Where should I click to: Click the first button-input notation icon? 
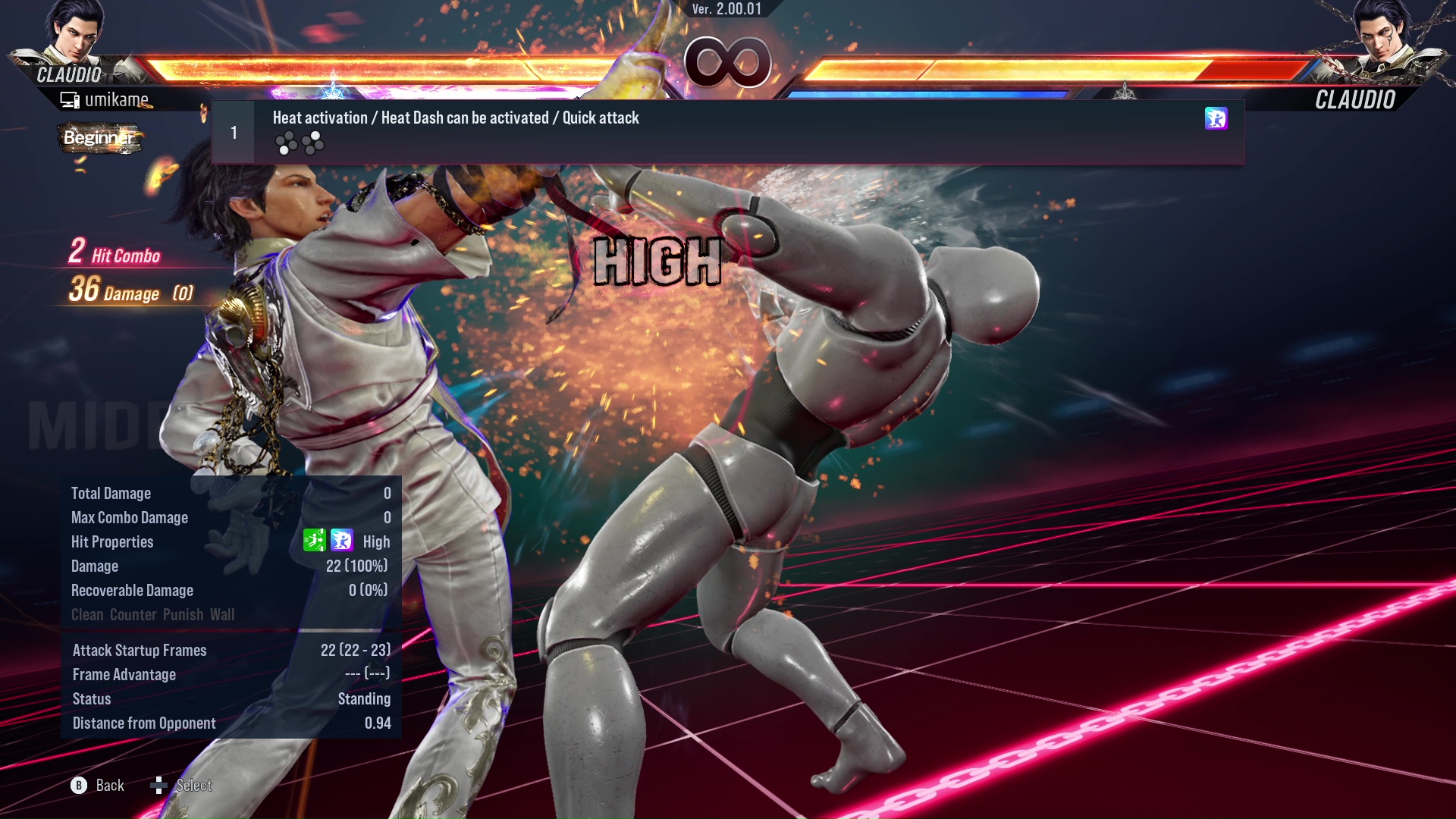pyautogui.click(x=287, y=143)
